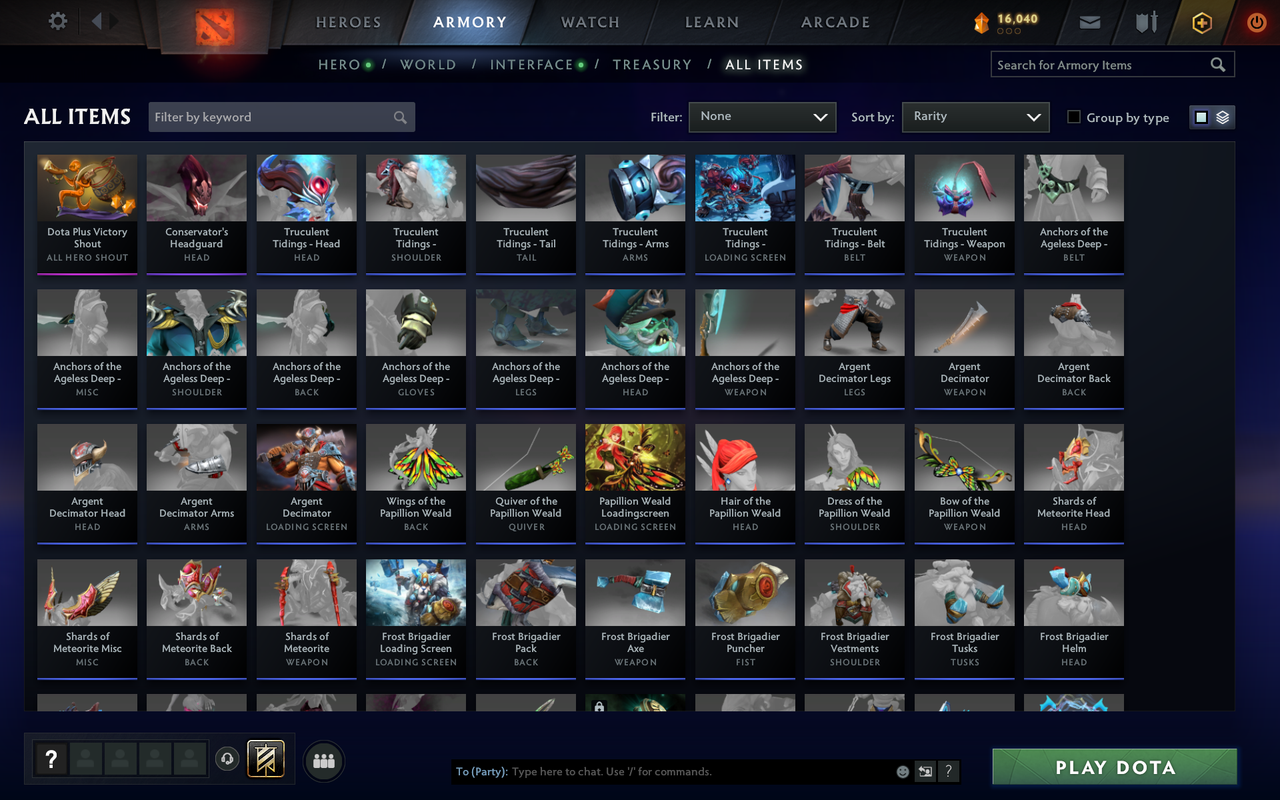Click the PLAY DOTA button
The height and width of the screenshot is (800, 1280).
[x=1114, y=767]
